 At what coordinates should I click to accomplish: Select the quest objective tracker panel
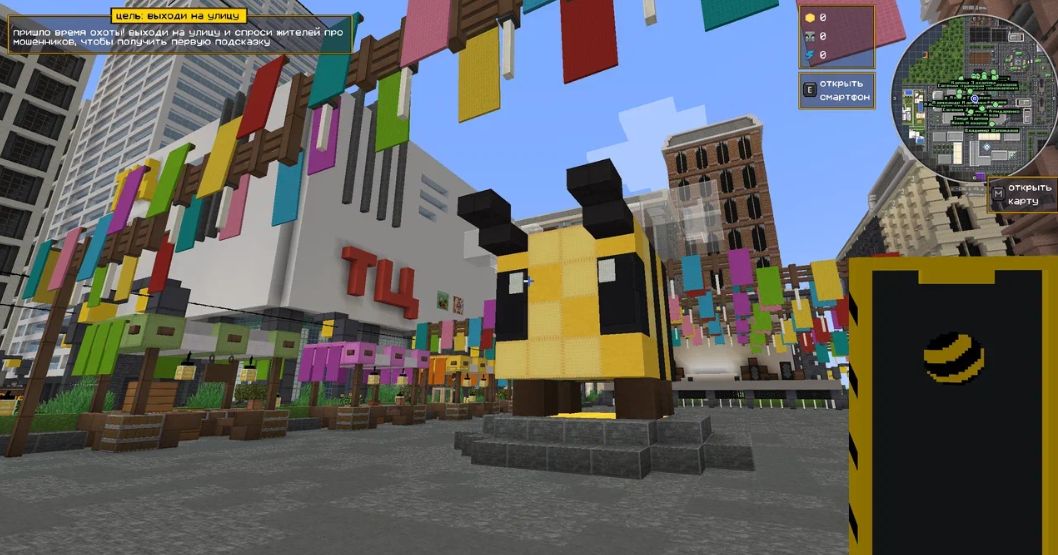(180, 33)
